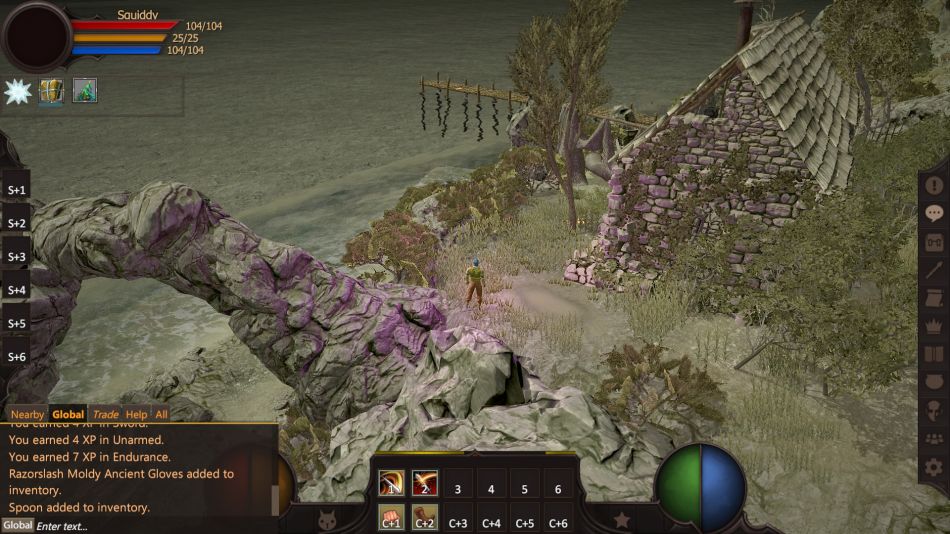
Task: Open the Help chat tab
Action: pyautogui.click(x=136, y=414)
